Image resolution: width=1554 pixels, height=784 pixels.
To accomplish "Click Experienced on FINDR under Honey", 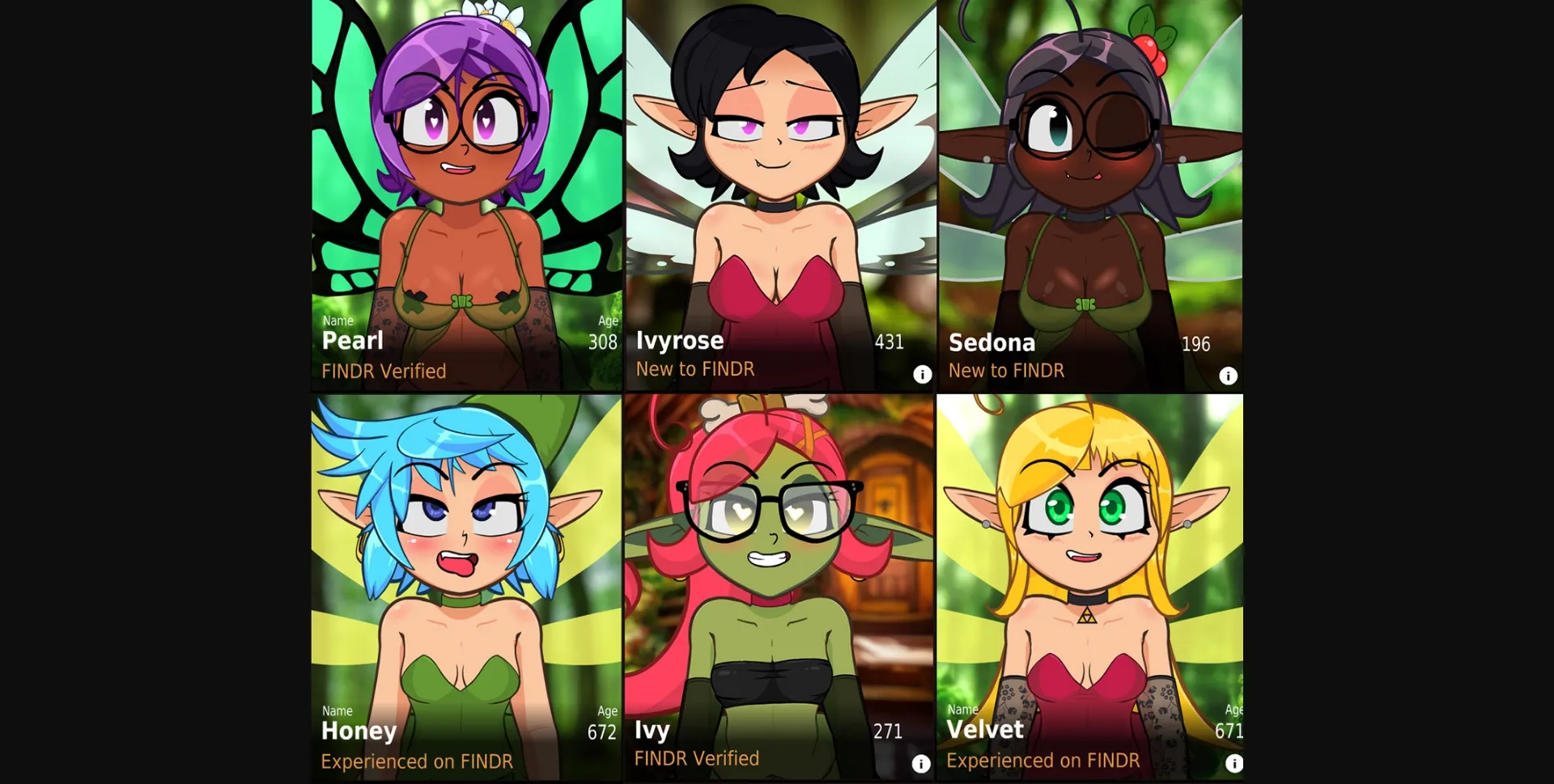I will pos(418,761).
